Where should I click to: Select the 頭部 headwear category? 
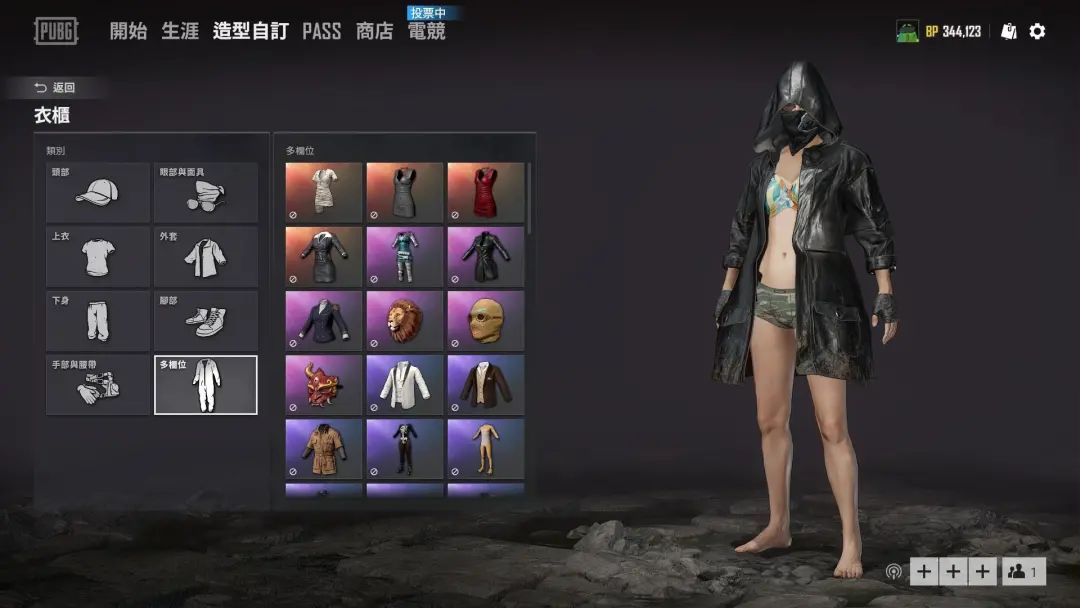tap(98, 192)
